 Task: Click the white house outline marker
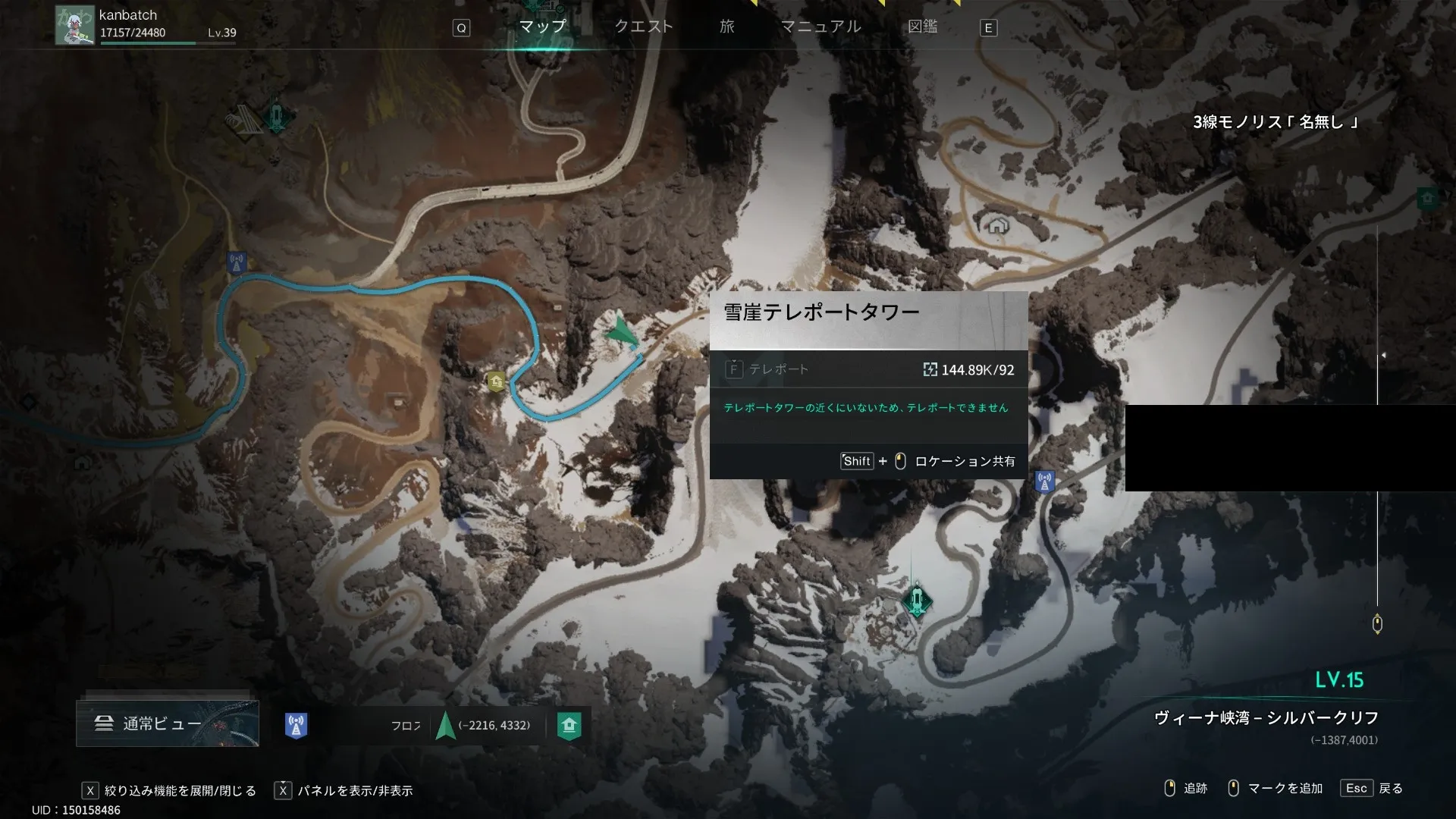[996, 225]
